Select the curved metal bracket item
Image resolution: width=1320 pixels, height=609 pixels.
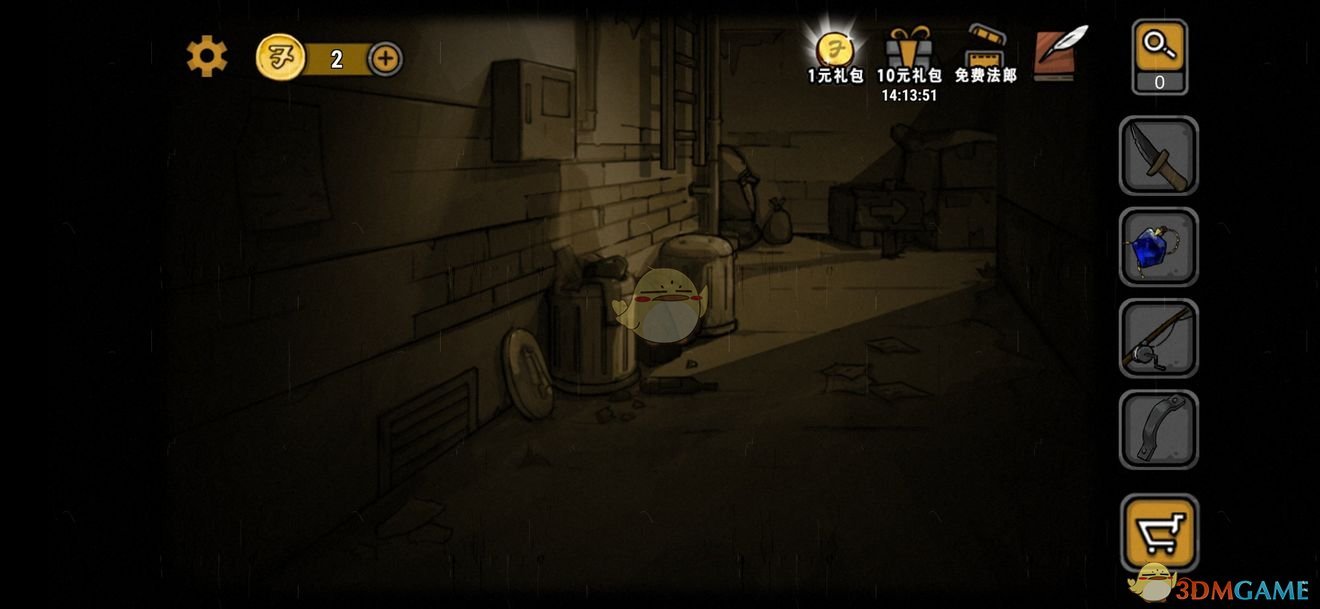(x=1159, y=429)
